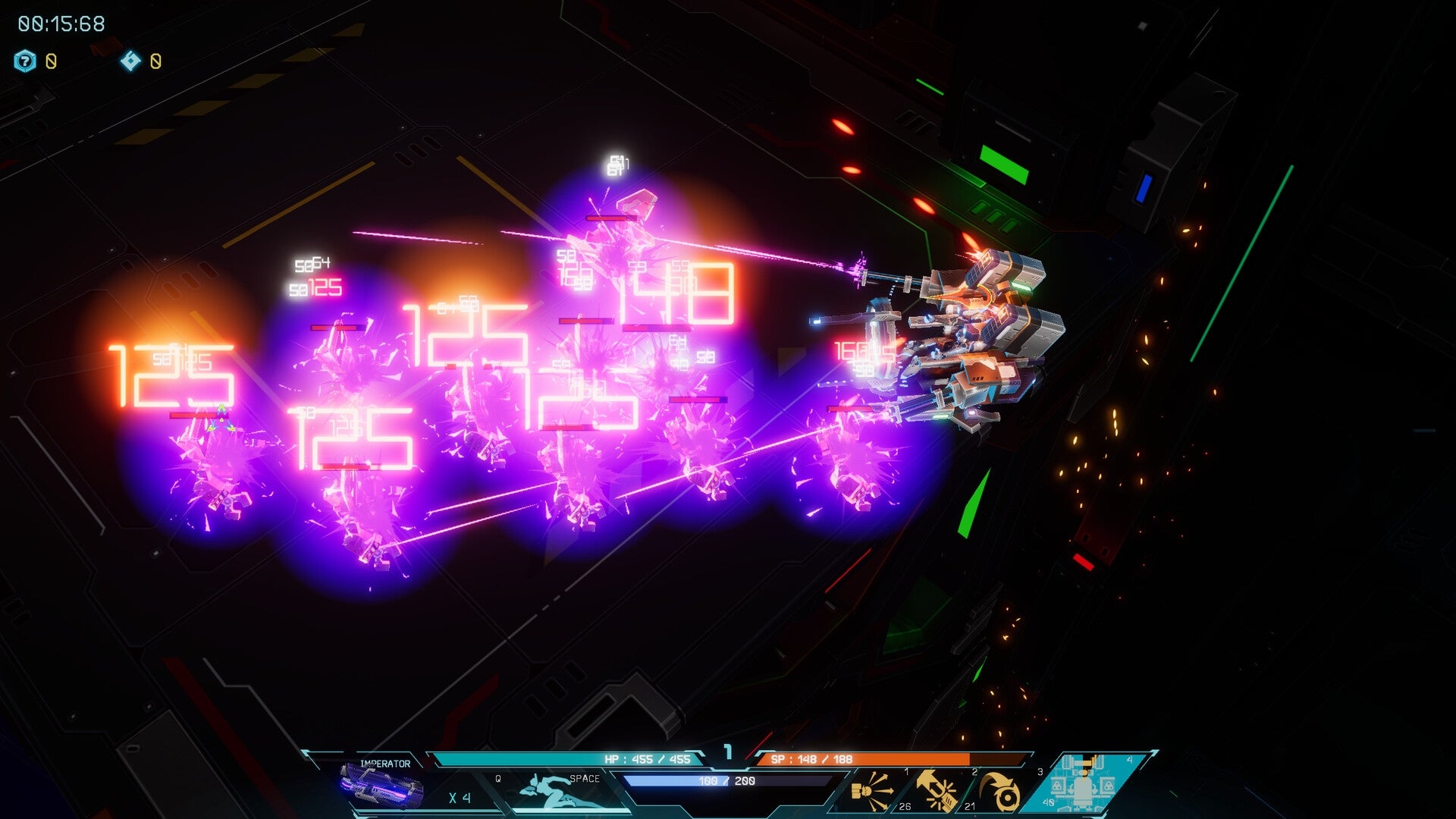Trigger the gold whirl ability in slot 3
1456x819 pixels.
[x=1001, y=792]
